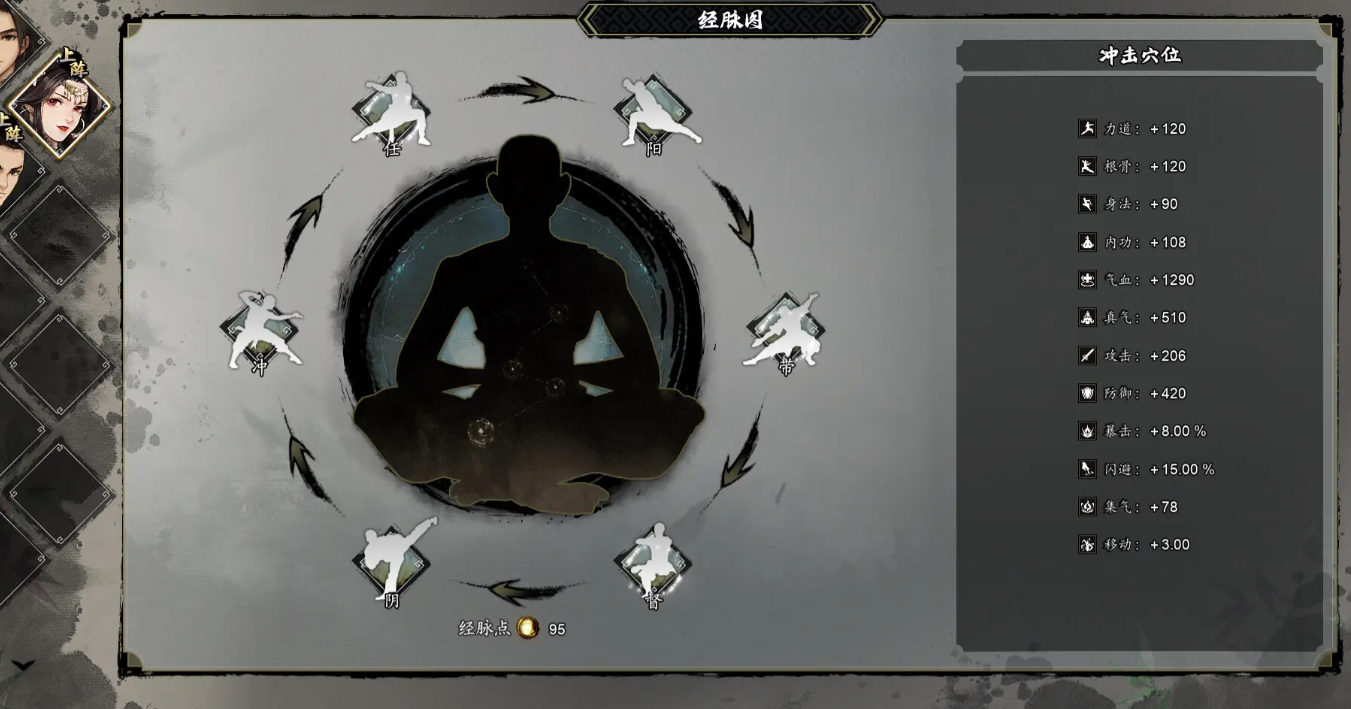Click the 冲击穴位 header button
The height and width of the screenshot is (709, 1351).
coord(1139,56)
